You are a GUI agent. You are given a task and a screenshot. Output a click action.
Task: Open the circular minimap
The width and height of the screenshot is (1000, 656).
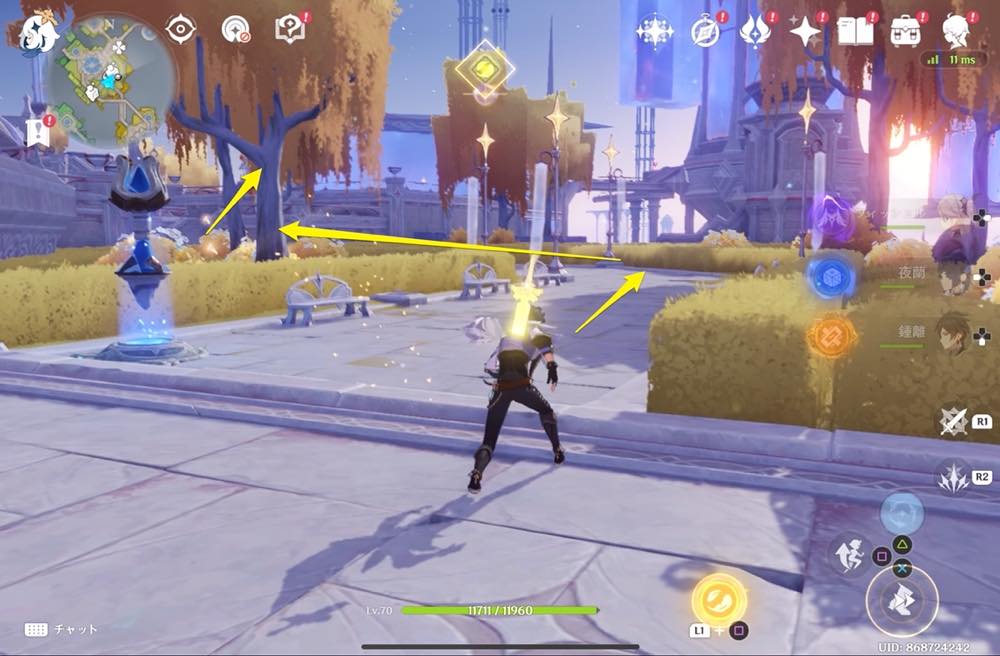pos(111,80)
